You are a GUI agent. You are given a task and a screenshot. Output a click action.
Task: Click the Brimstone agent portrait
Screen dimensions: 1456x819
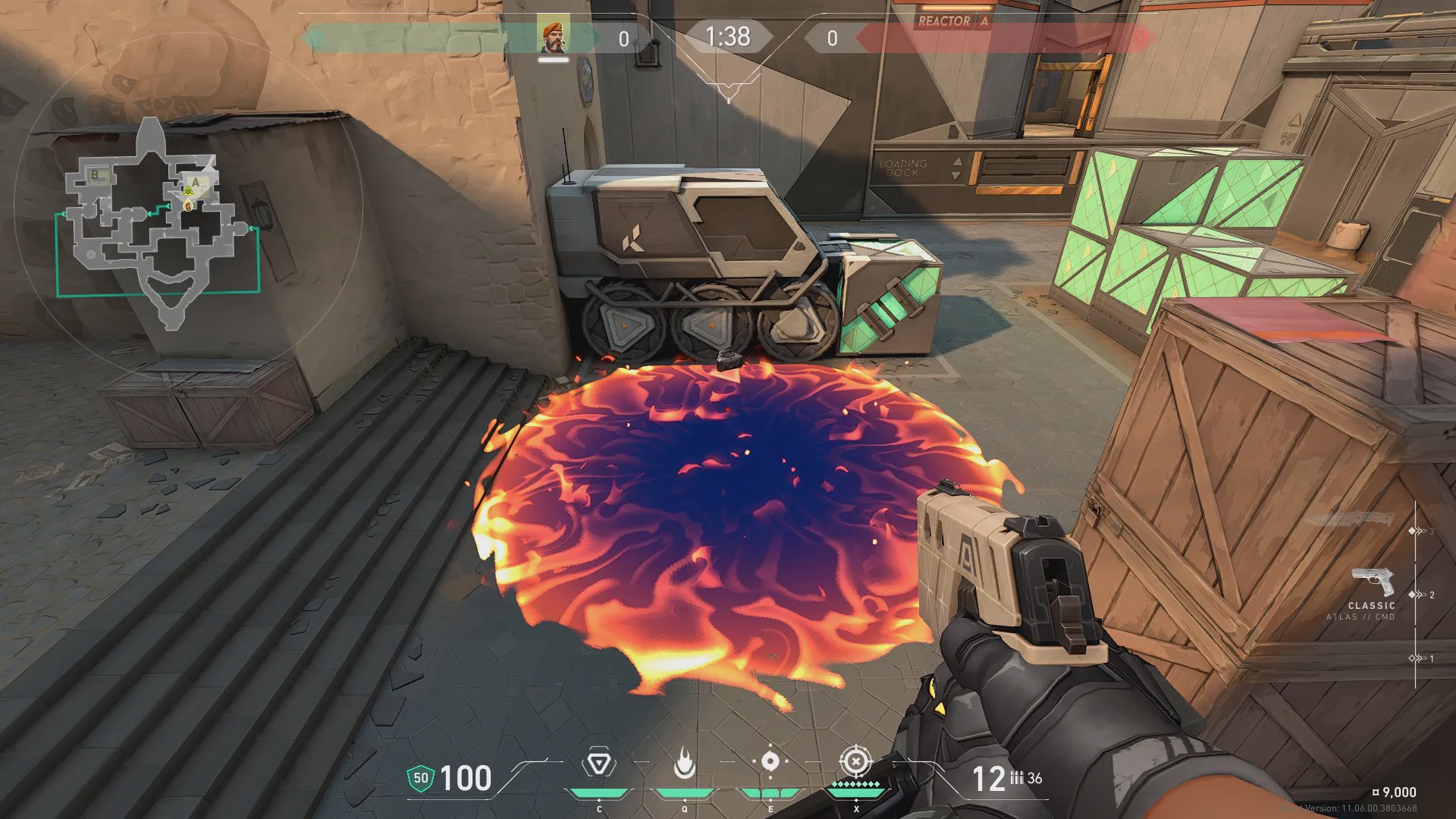pyautogui.click(x=554, y=37)
